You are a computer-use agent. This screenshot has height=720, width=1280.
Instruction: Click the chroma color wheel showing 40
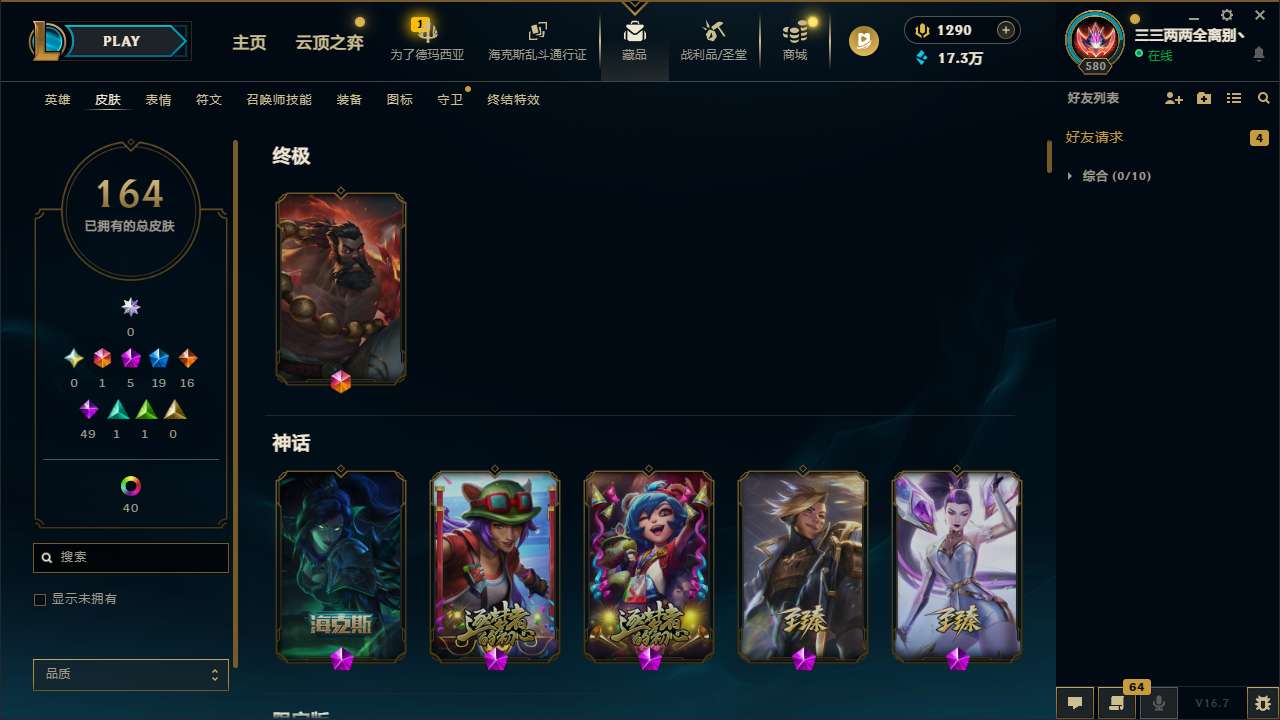pos(130,484)
